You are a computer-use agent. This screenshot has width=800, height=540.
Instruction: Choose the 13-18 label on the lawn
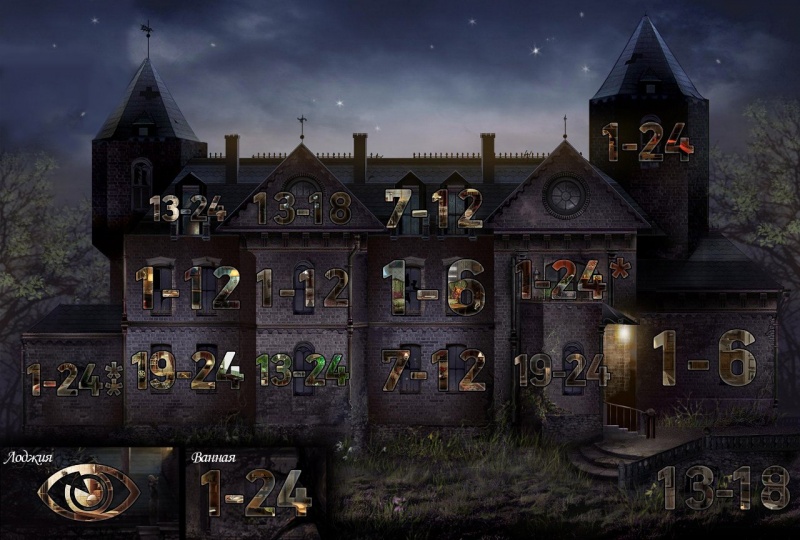[x=723, y=488]
